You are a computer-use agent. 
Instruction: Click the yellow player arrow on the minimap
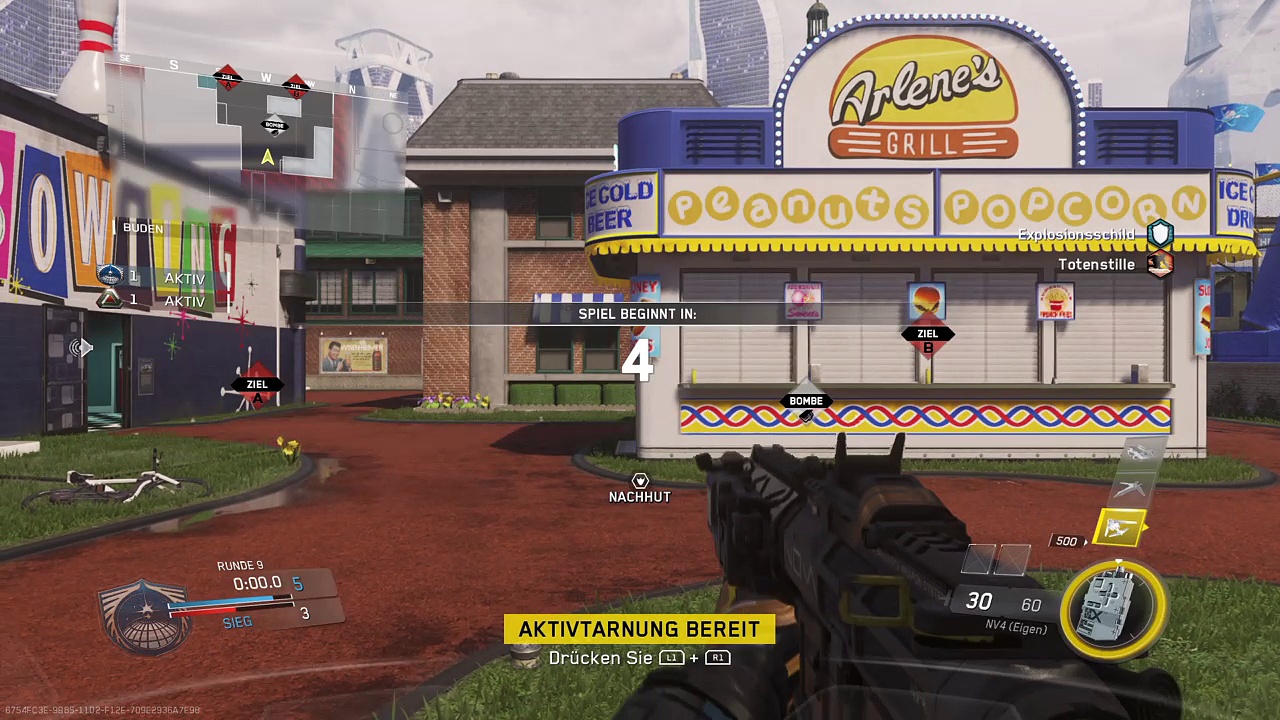pyautogui.click(x=267, y=157)
